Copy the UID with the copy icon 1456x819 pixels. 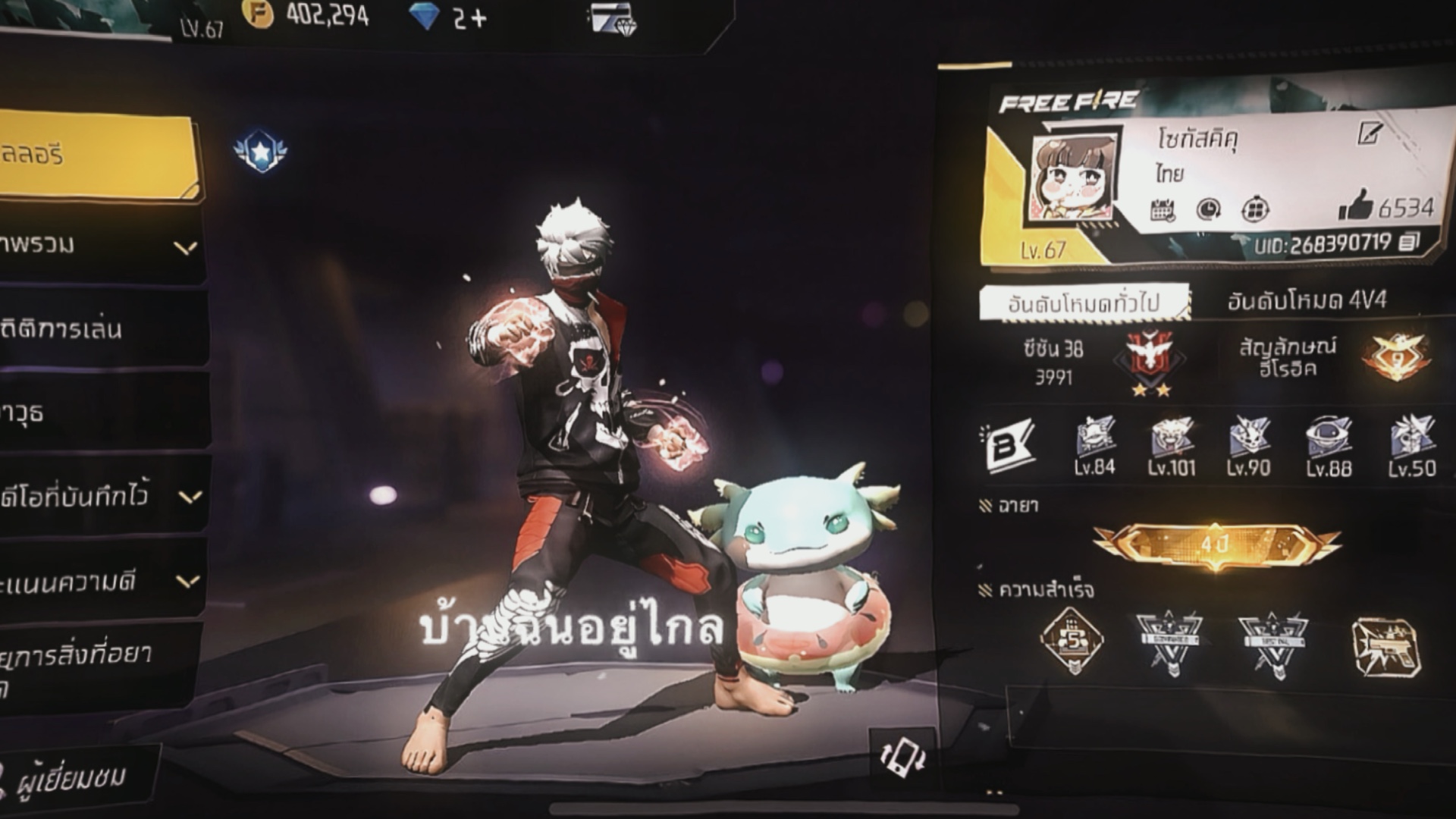pyautogui.click(x=1408, y=243)
